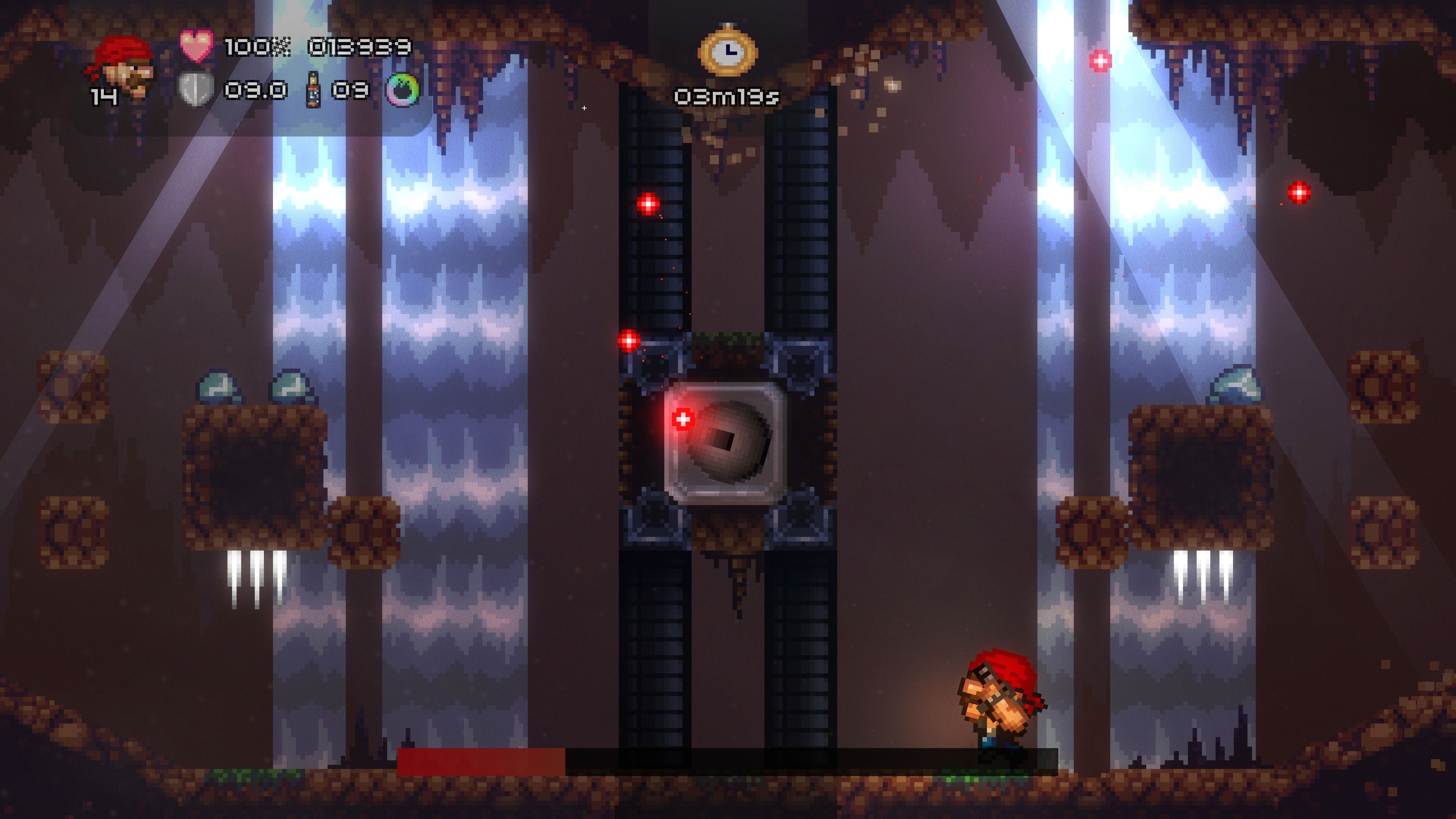Click the grey shield armor icon
This screenshot has width=1456, height=819.
click(196, 89)
